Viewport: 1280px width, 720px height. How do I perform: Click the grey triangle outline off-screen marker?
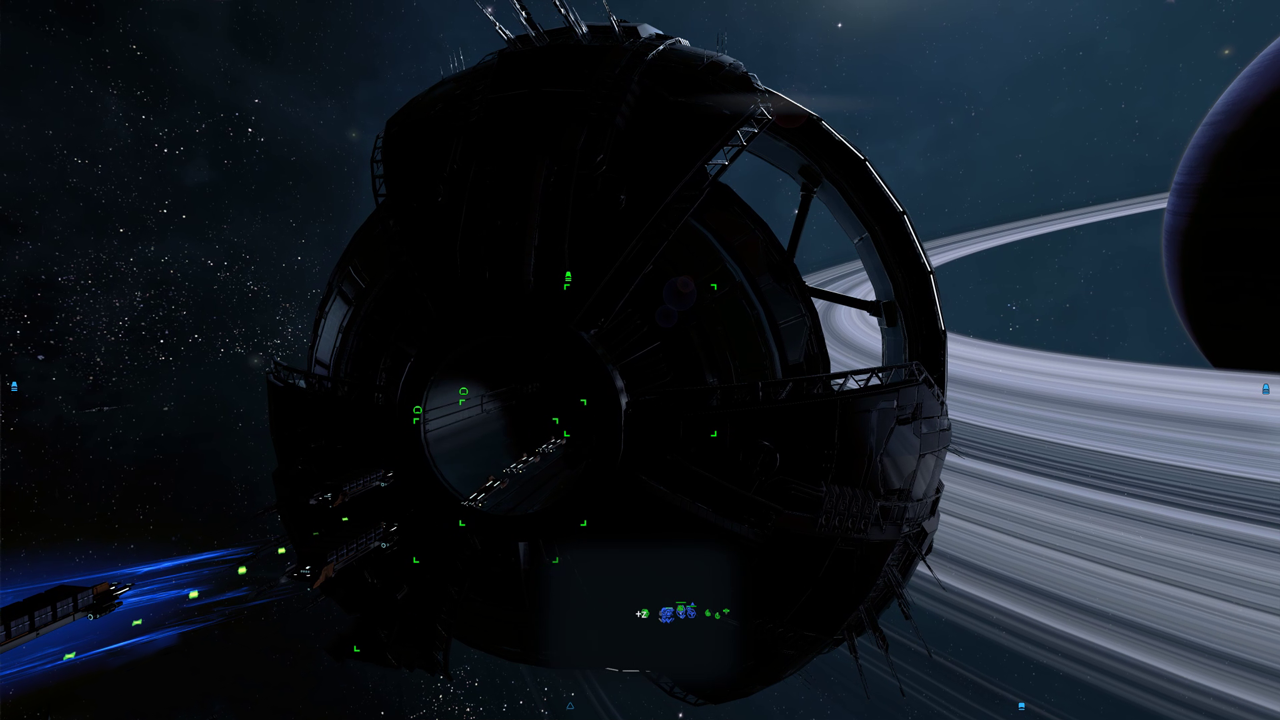point(571,706)
